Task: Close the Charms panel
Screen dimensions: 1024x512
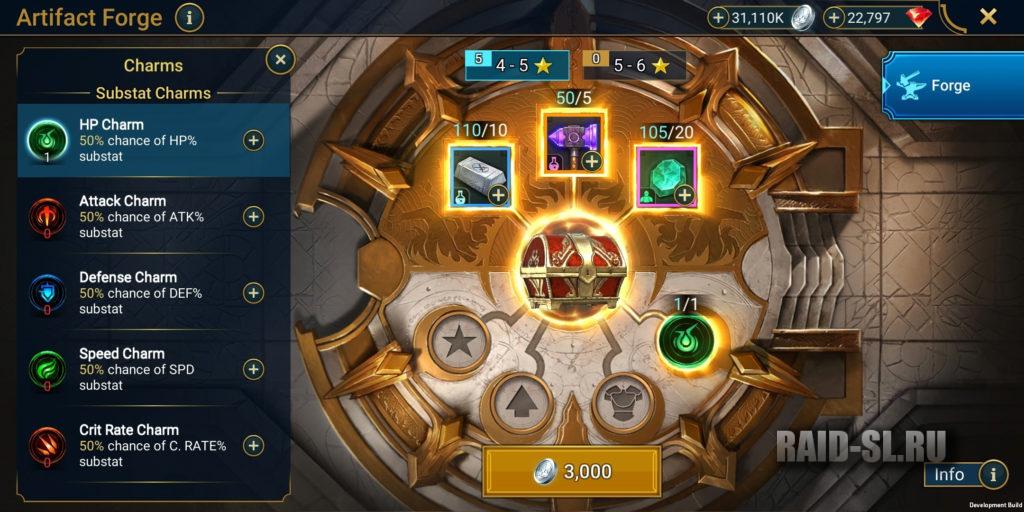Action: 280,60
